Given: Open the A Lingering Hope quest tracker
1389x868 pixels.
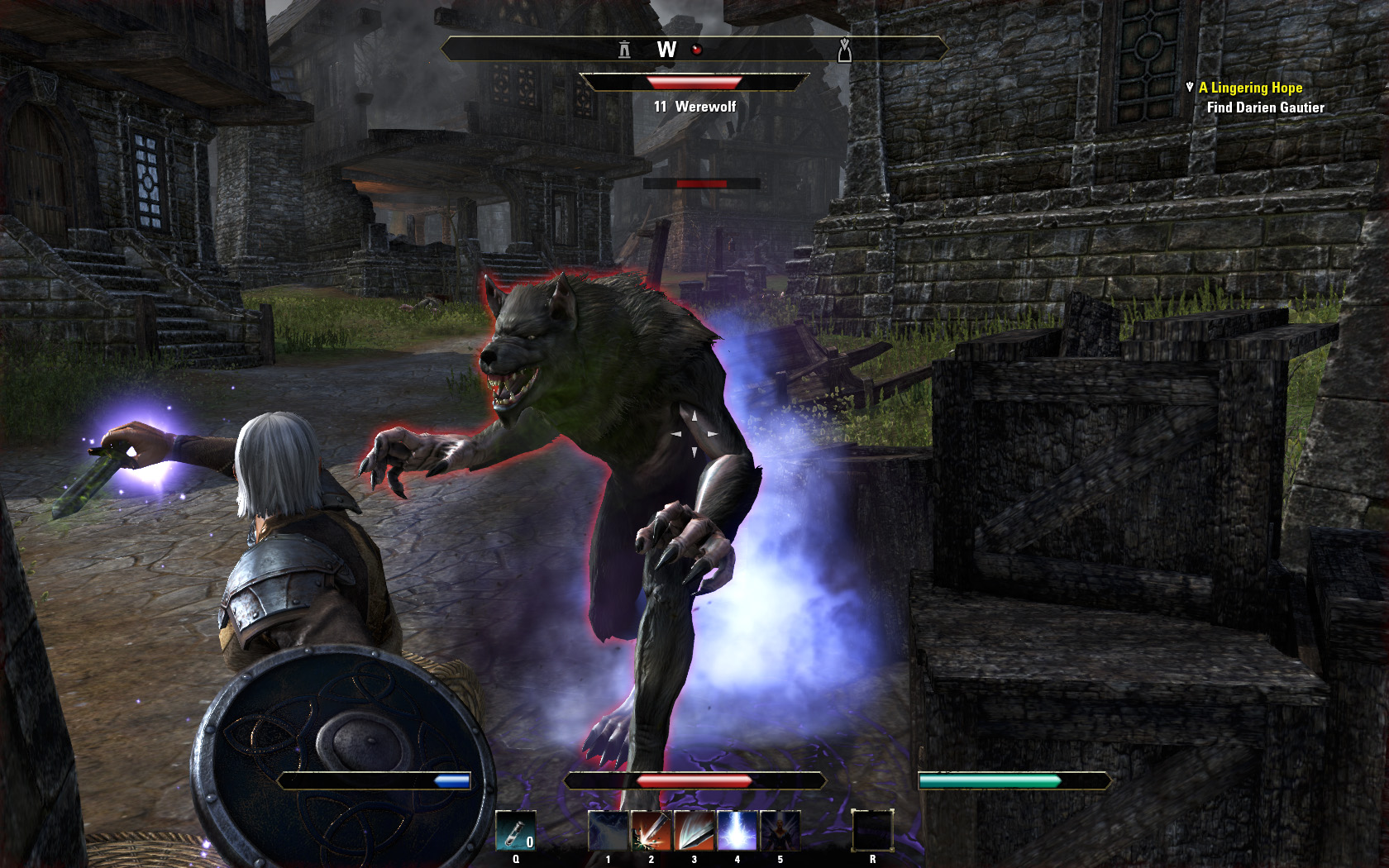Looking at the screenshot, I should [x=1250, y=88].
